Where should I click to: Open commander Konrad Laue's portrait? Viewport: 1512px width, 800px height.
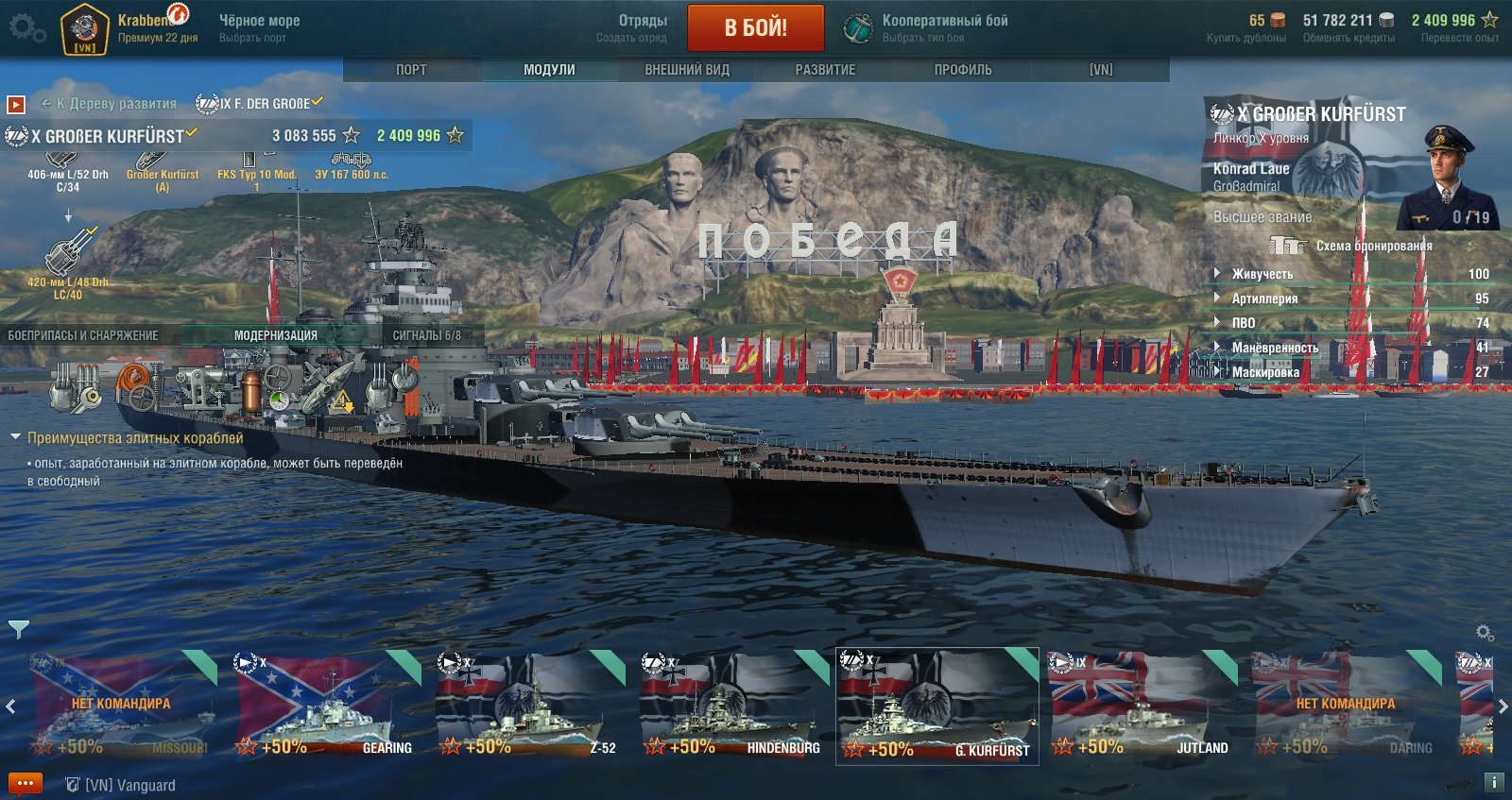point(1446,179)
